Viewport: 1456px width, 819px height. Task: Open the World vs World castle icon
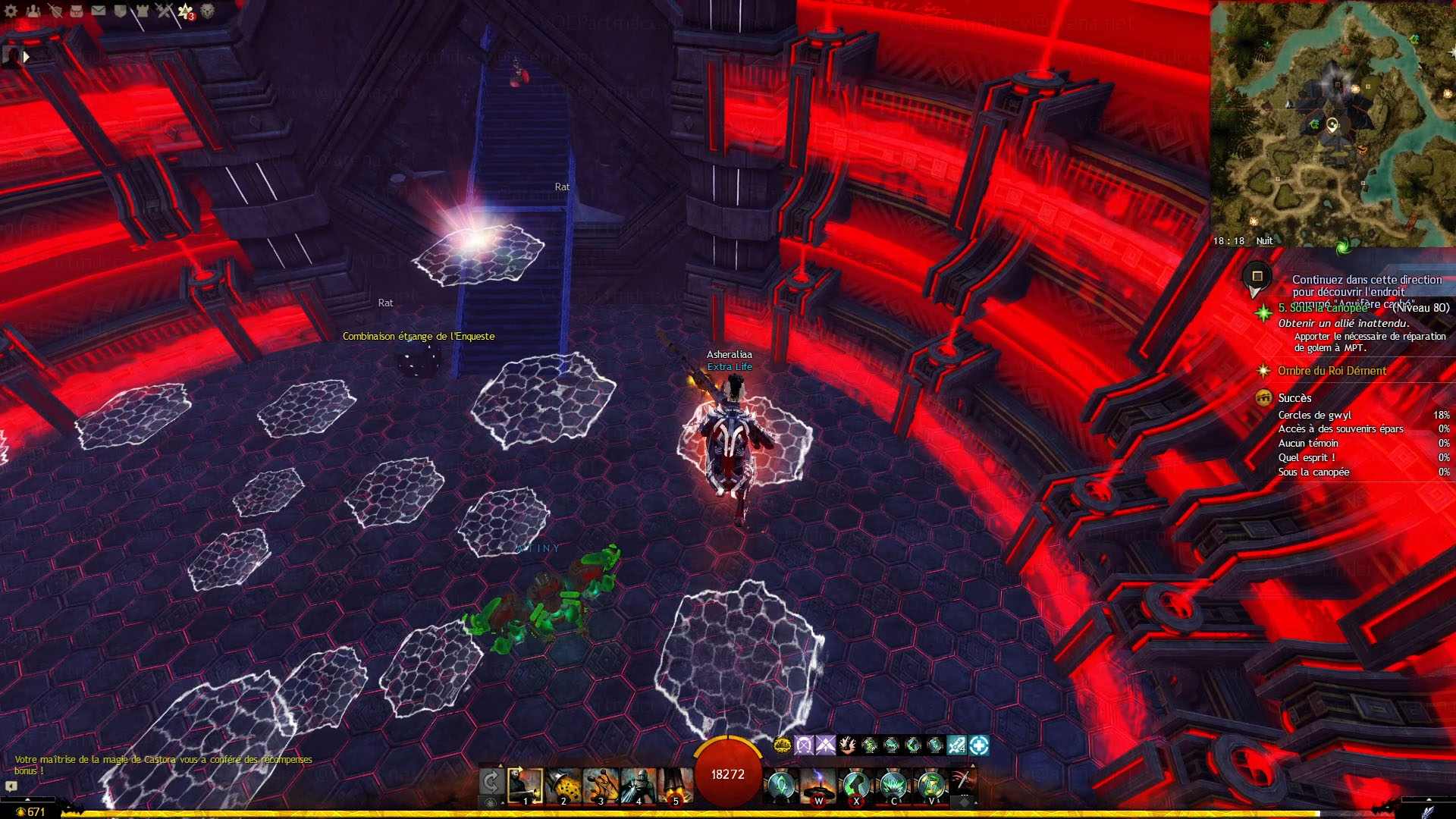pos(142,11)
